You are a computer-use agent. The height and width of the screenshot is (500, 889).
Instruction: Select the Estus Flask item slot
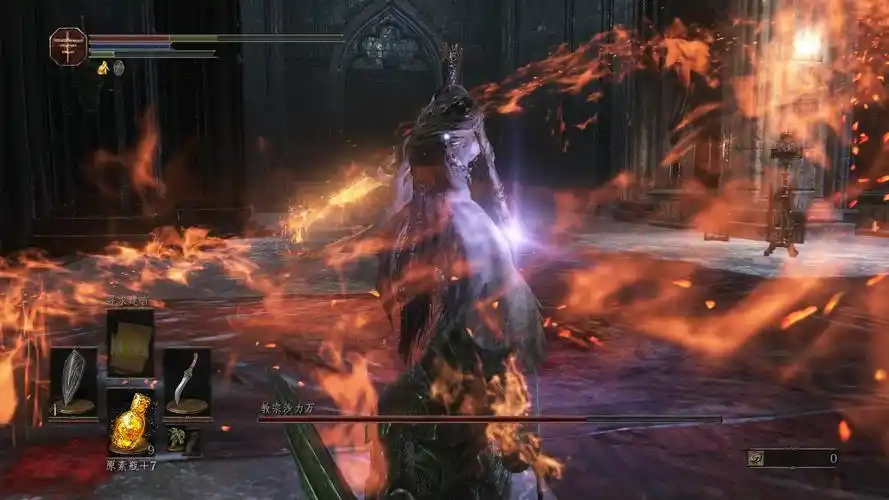point(130,421)
